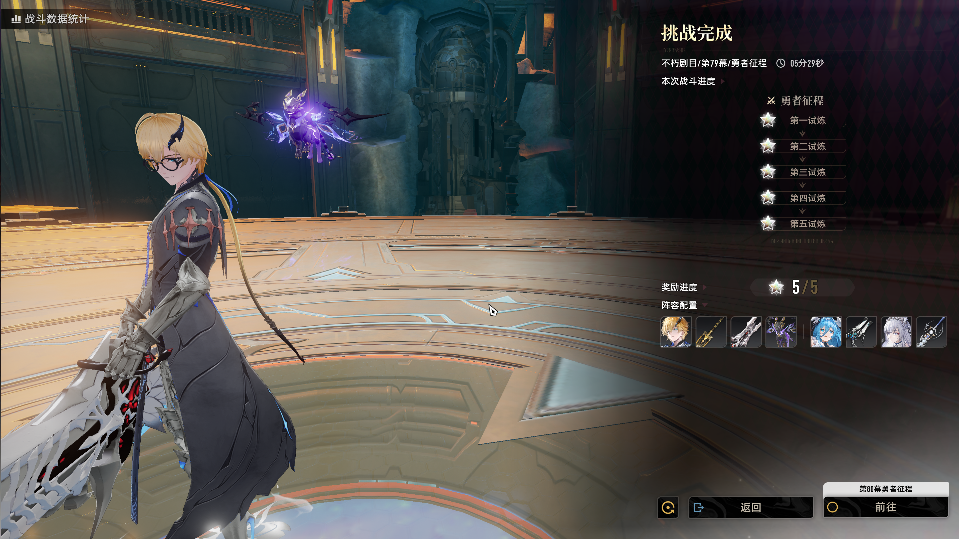This screenshot has height=539, width=959.
Task: Select the red and white greatsword icon
Action: pyautogui.click(x=746, y=331)
